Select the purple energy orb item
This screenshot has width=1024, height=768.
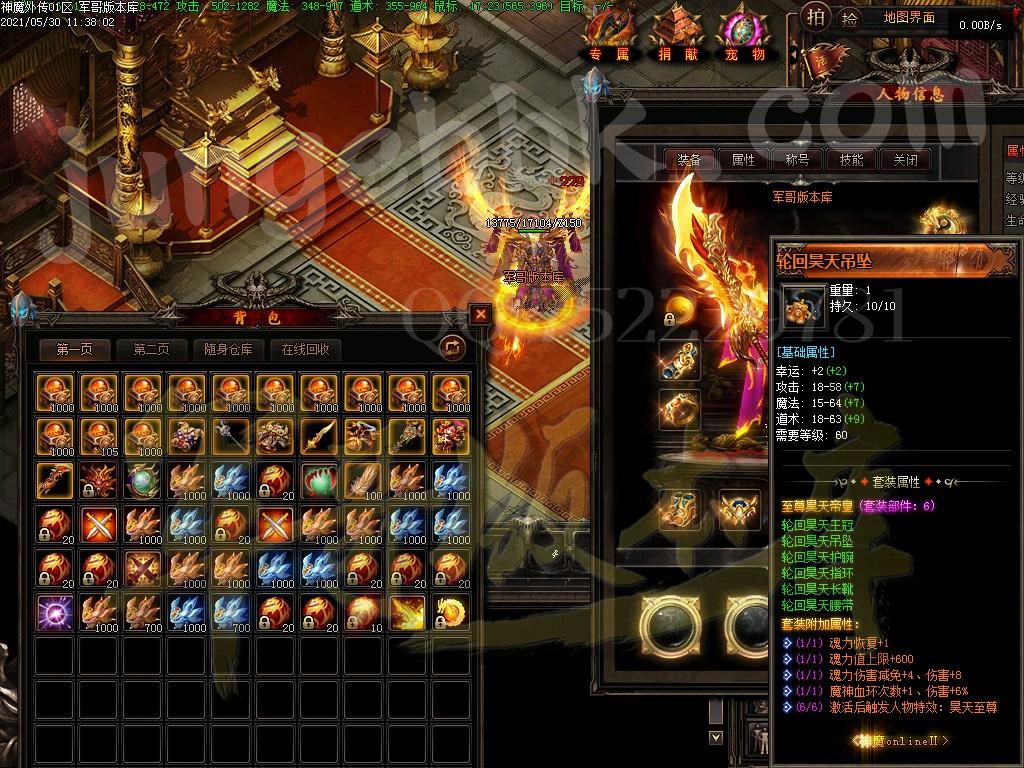pyautogui.click(x=54, y=611)
